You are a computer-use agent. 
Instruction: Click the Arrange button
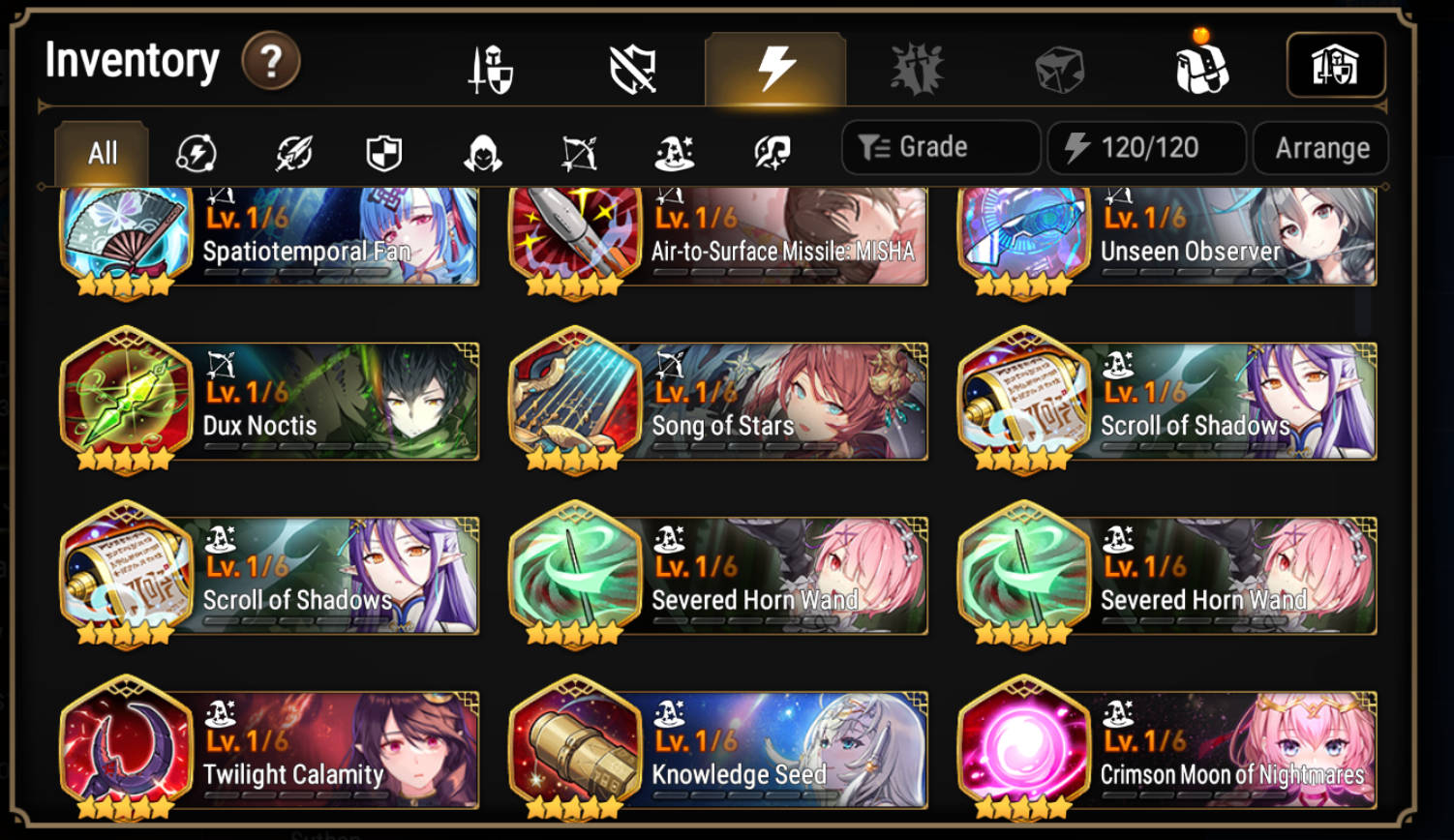1320,147
